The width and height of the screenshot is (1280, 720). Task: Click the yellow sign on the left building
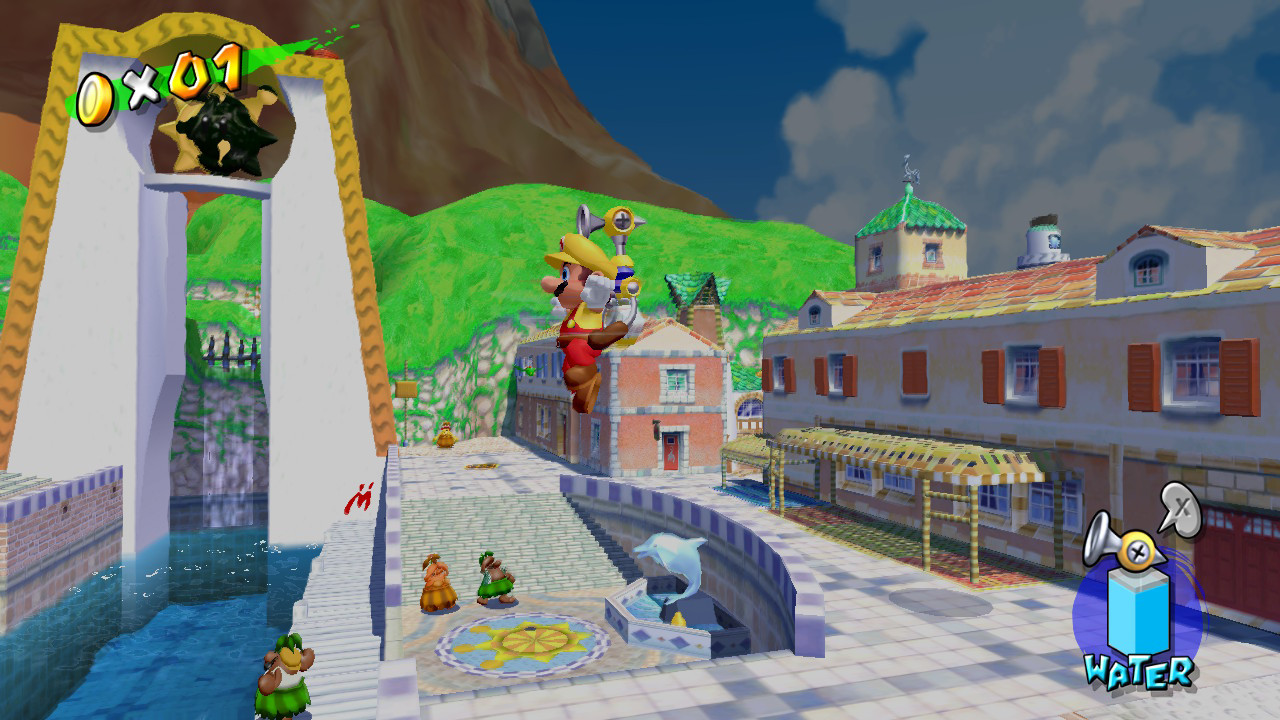(406, 388)
